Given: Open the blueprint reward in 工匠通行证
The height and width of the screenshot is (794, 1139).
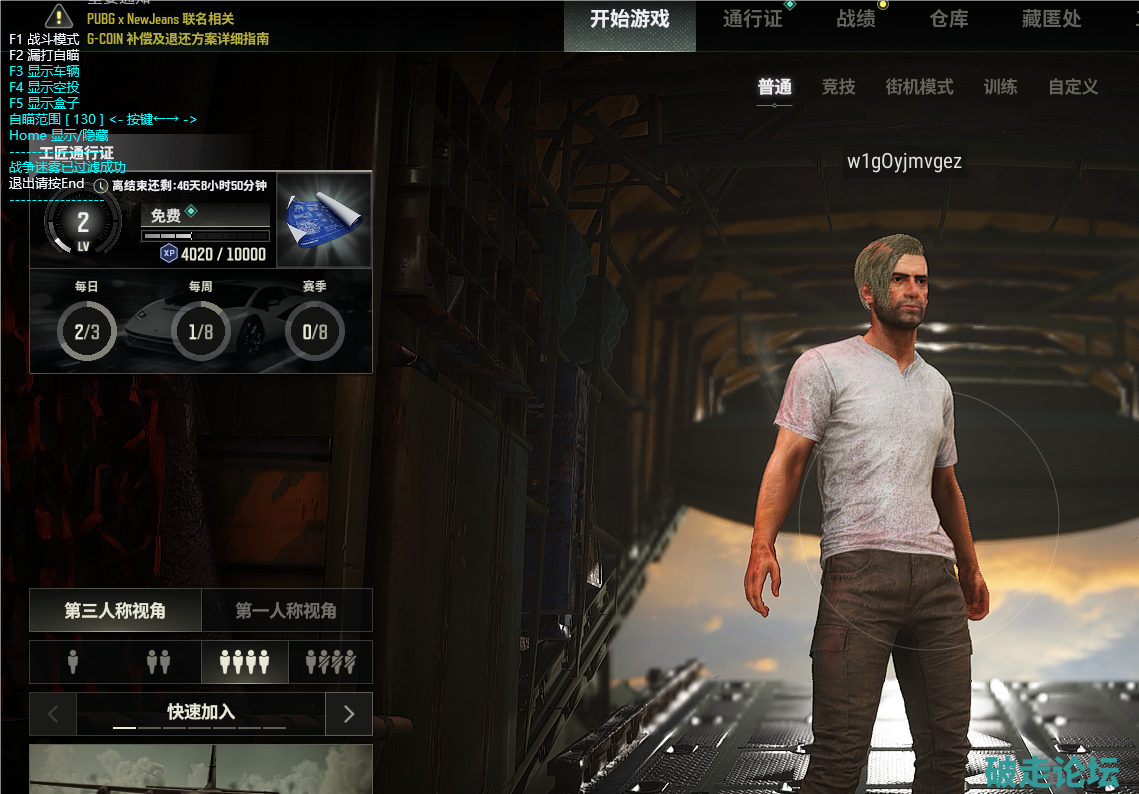Looking at the screenshot, I should click(324, 219).
